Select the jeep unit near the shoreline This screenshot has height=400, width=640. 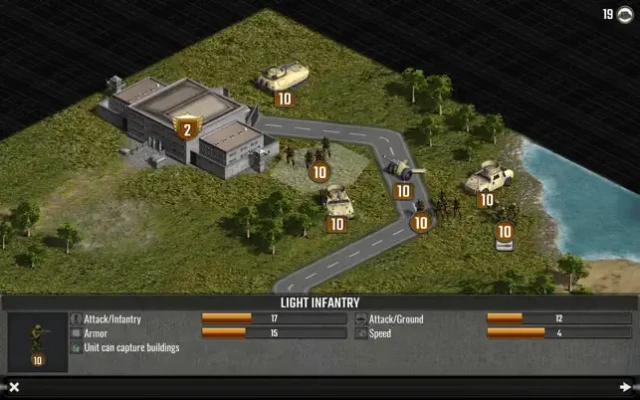pos(489,178)
